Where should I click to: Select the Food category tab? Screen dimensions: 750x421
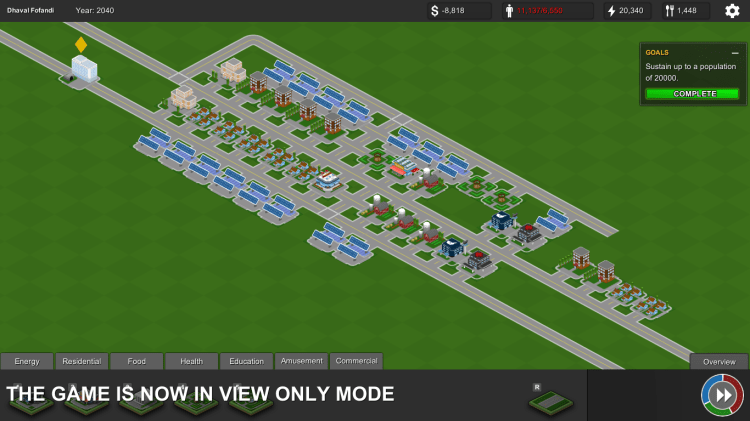pos(137,361)
